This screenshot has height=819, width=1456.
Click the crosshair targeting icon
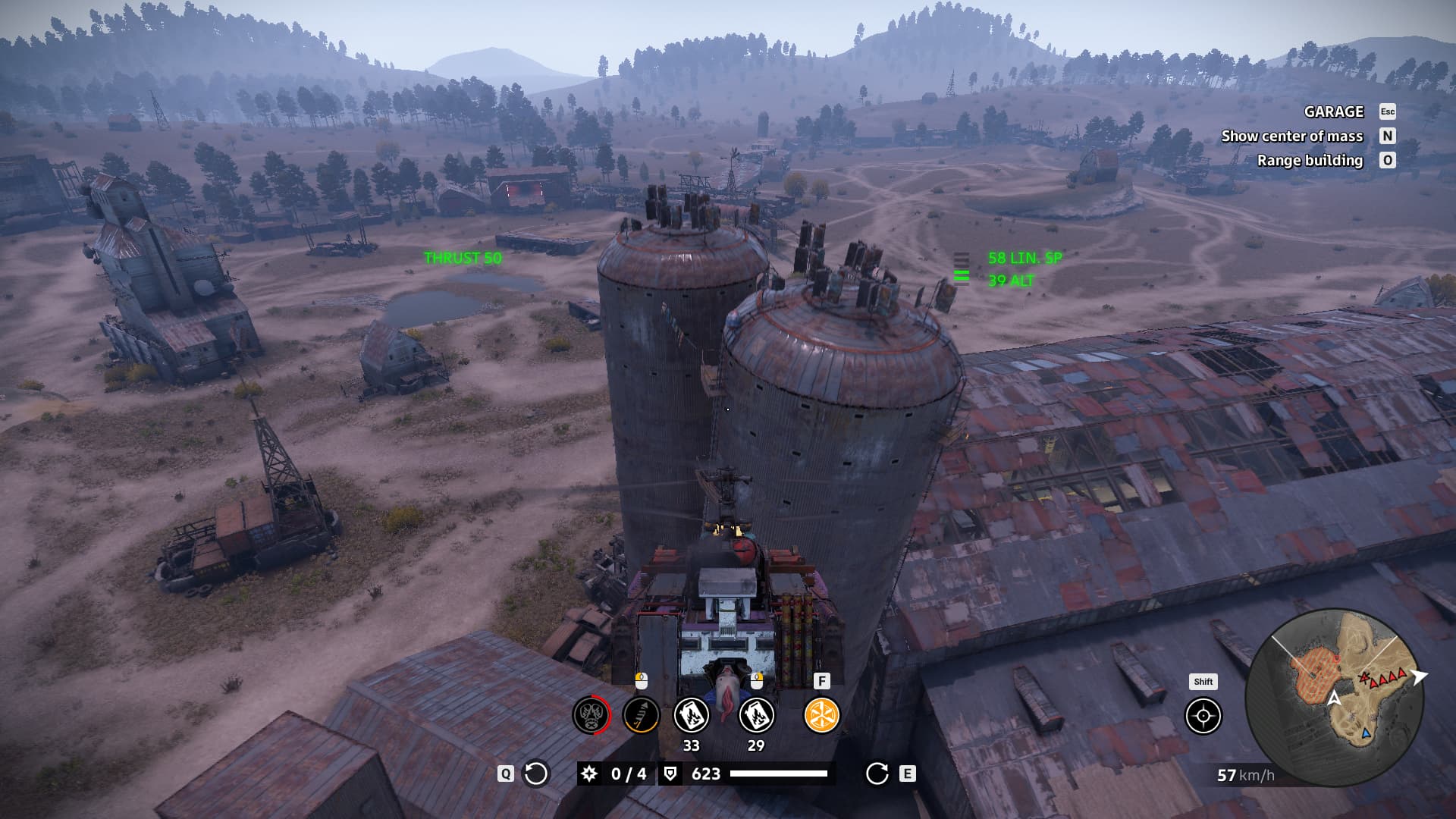click(1203, 716)
